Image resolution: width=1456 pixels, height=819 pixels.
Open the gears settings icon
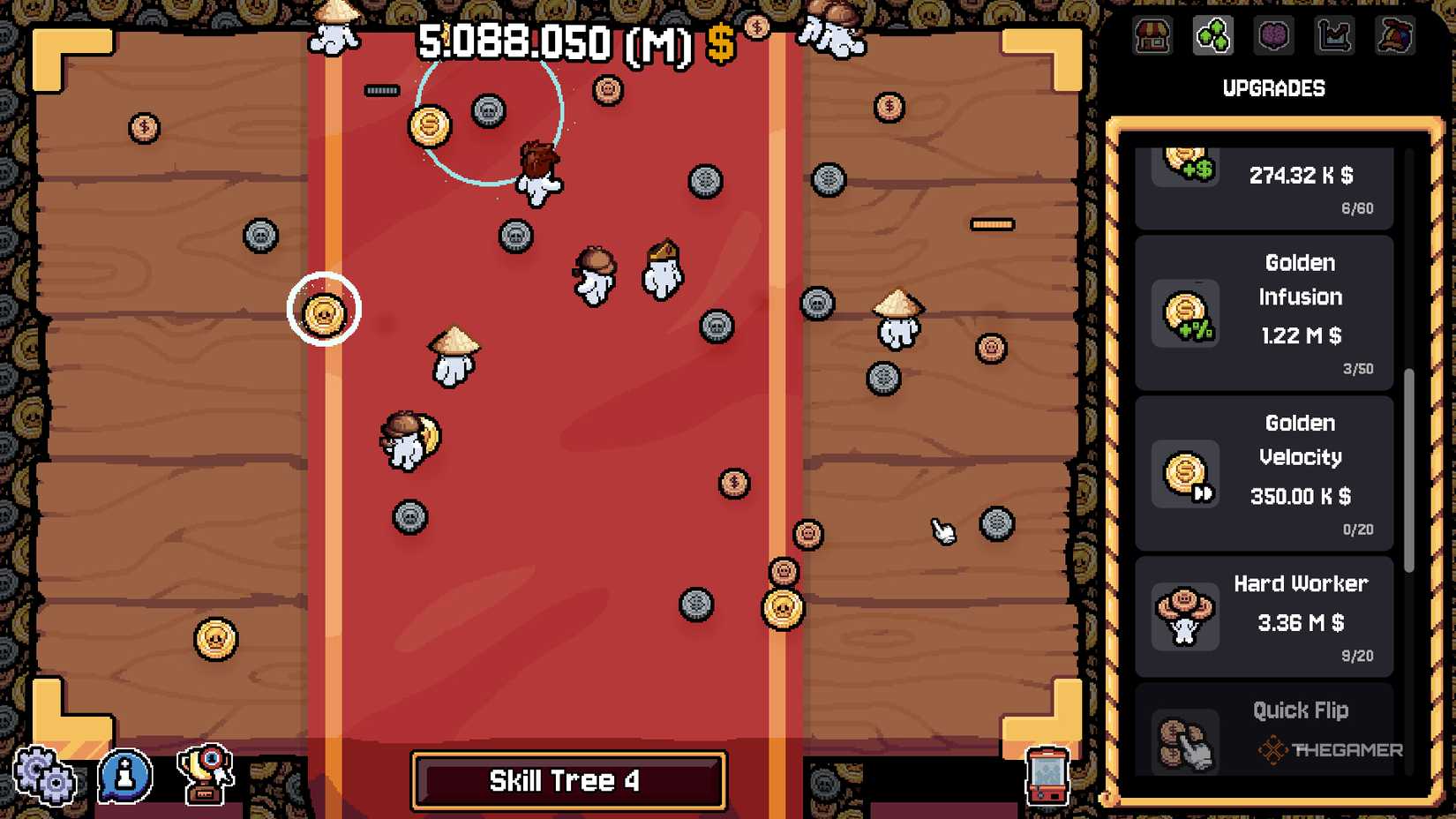click(x=46, y=778)
